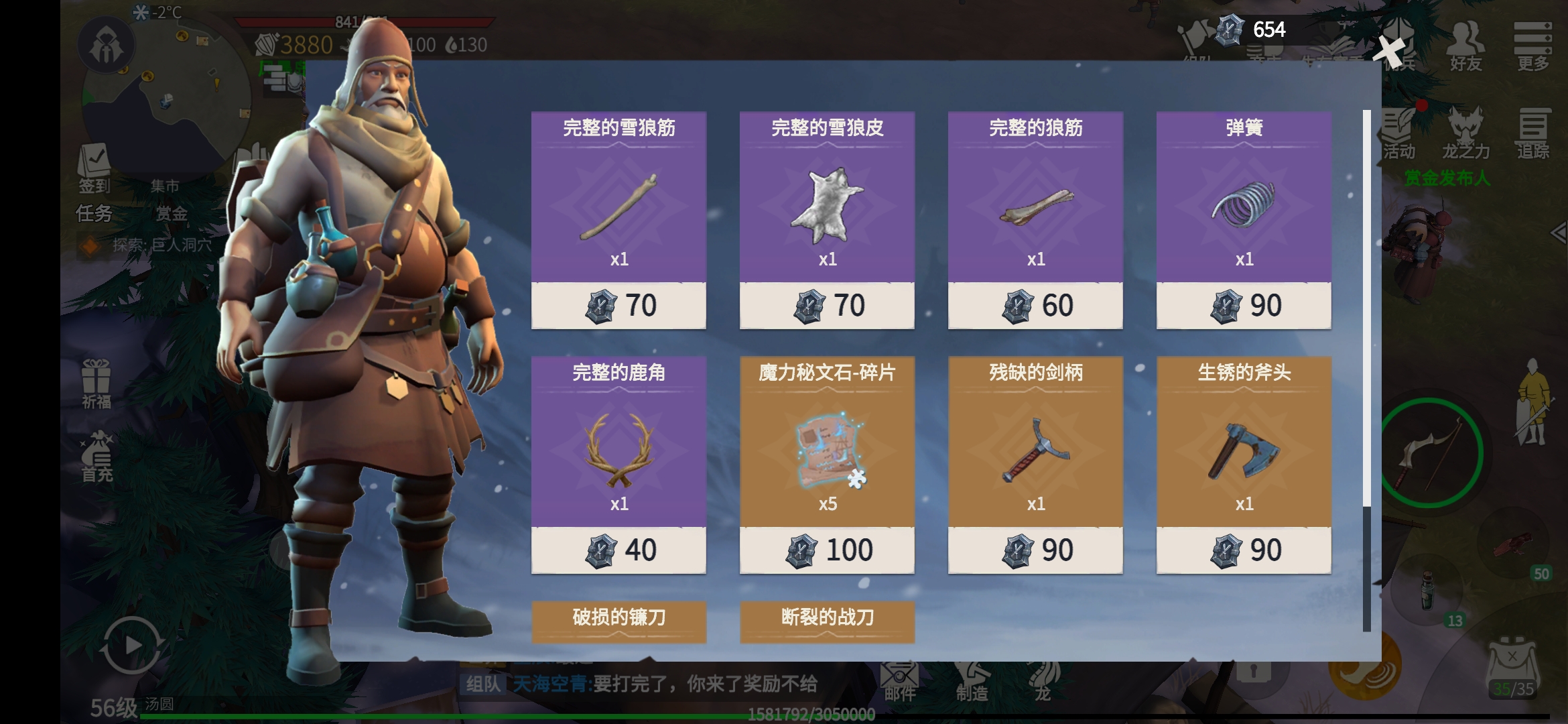Buy 完整的雪狼筋 for 70 coins
The image size is (1568, 724).
point(618,305)
